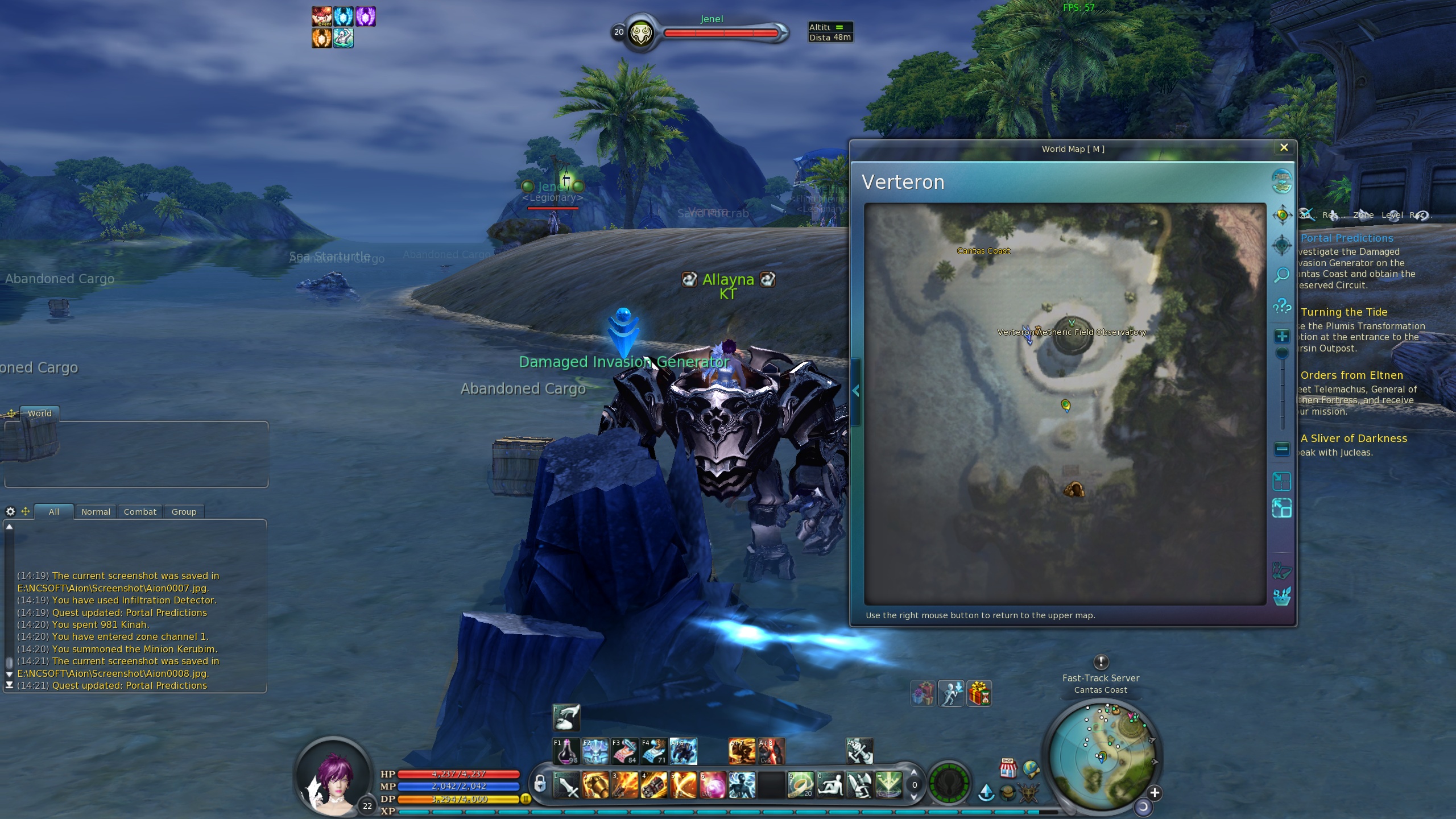
Task: Click the map zoom-in plus button
Action: (x=1282, y=337)
